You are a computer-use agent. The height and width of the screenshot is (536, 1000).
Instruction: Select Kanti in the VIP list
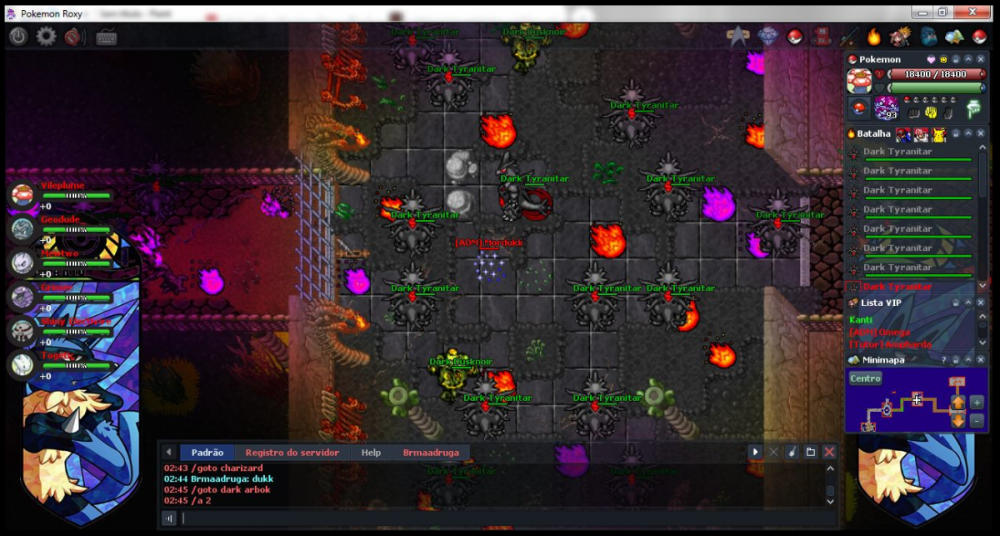860,319
